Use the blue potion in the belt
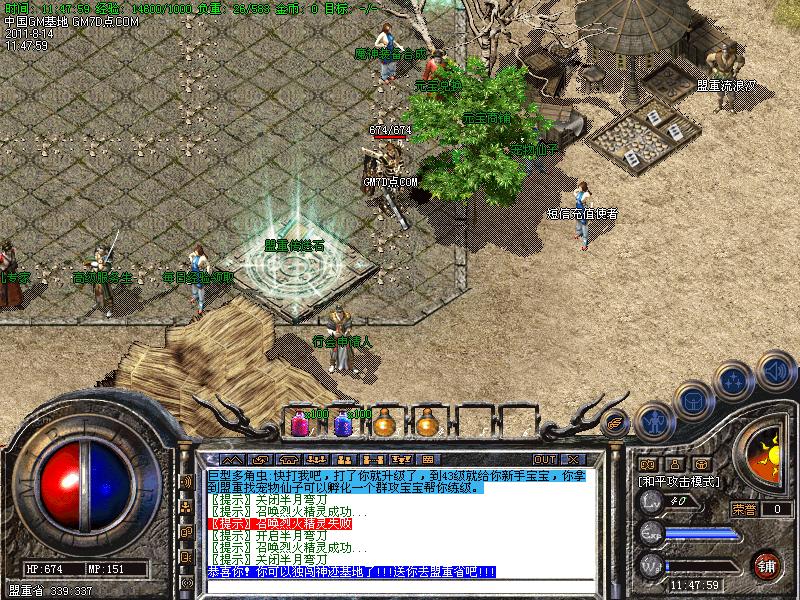Image resolution: width=800 pixels, height=600 pixels. pos(343,424)
